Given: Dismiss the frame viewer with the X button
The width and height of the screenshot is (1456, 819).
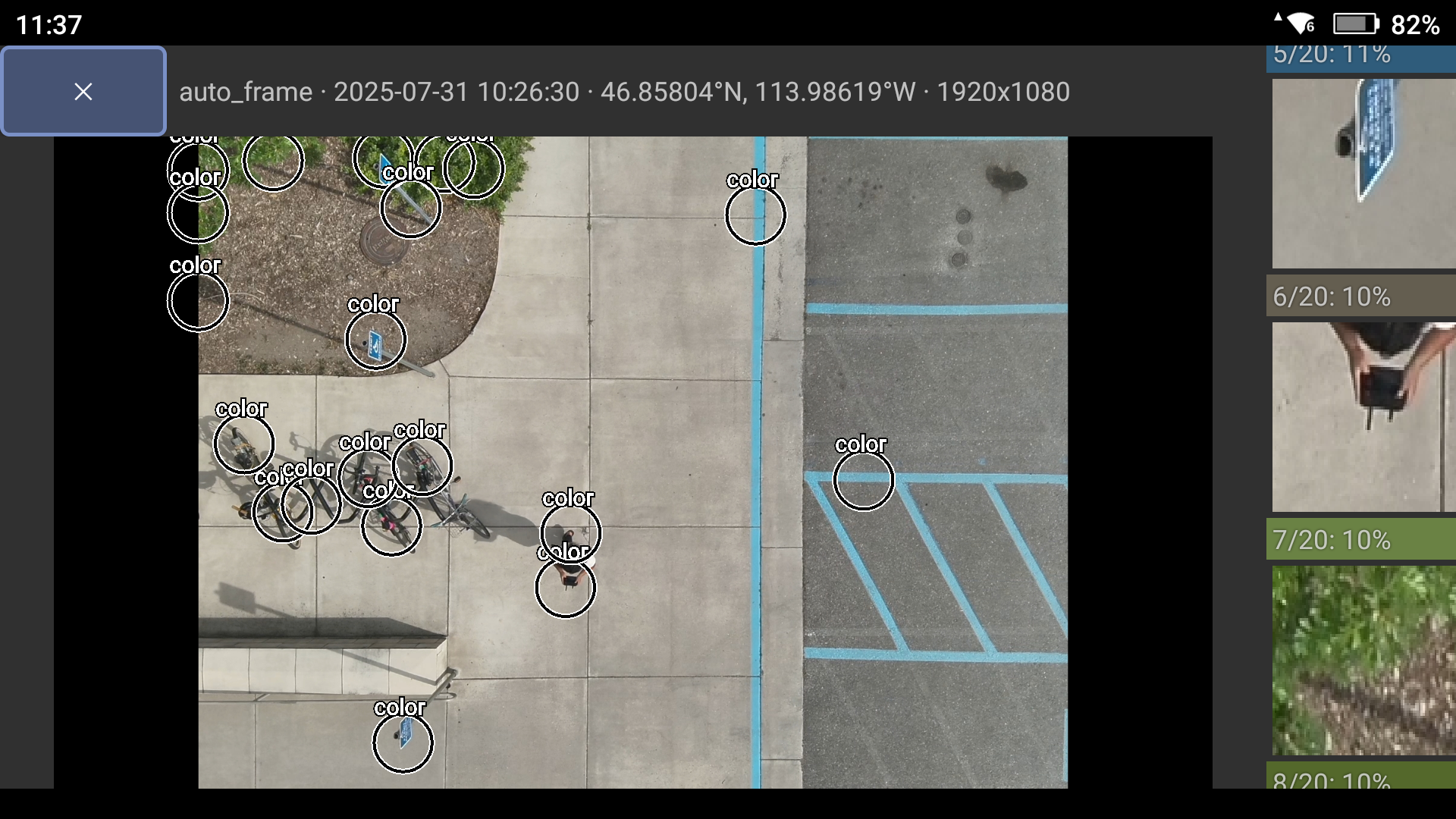Looking at the screenshot, I should (x=83, y=91).
